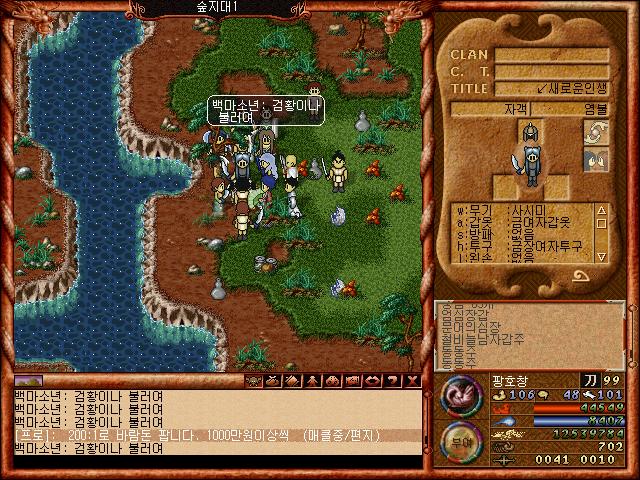This screenshot has height=480, width=640.
Task: Select the 갑옷 armor row in the list
Action: click(522, 222)
